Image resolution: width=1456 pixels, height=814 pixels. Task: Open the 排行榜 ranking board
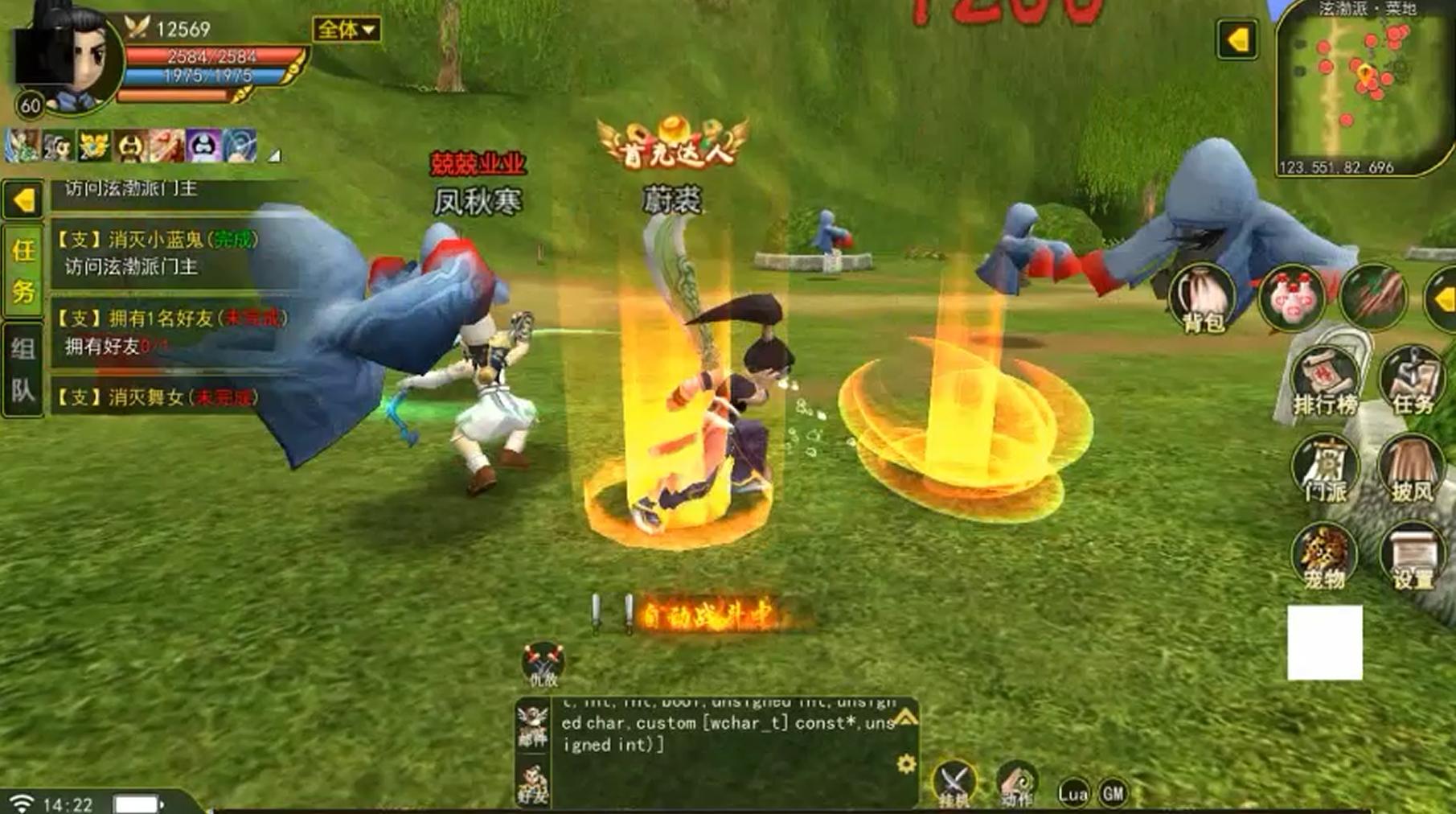click(x=1324, y=382)
